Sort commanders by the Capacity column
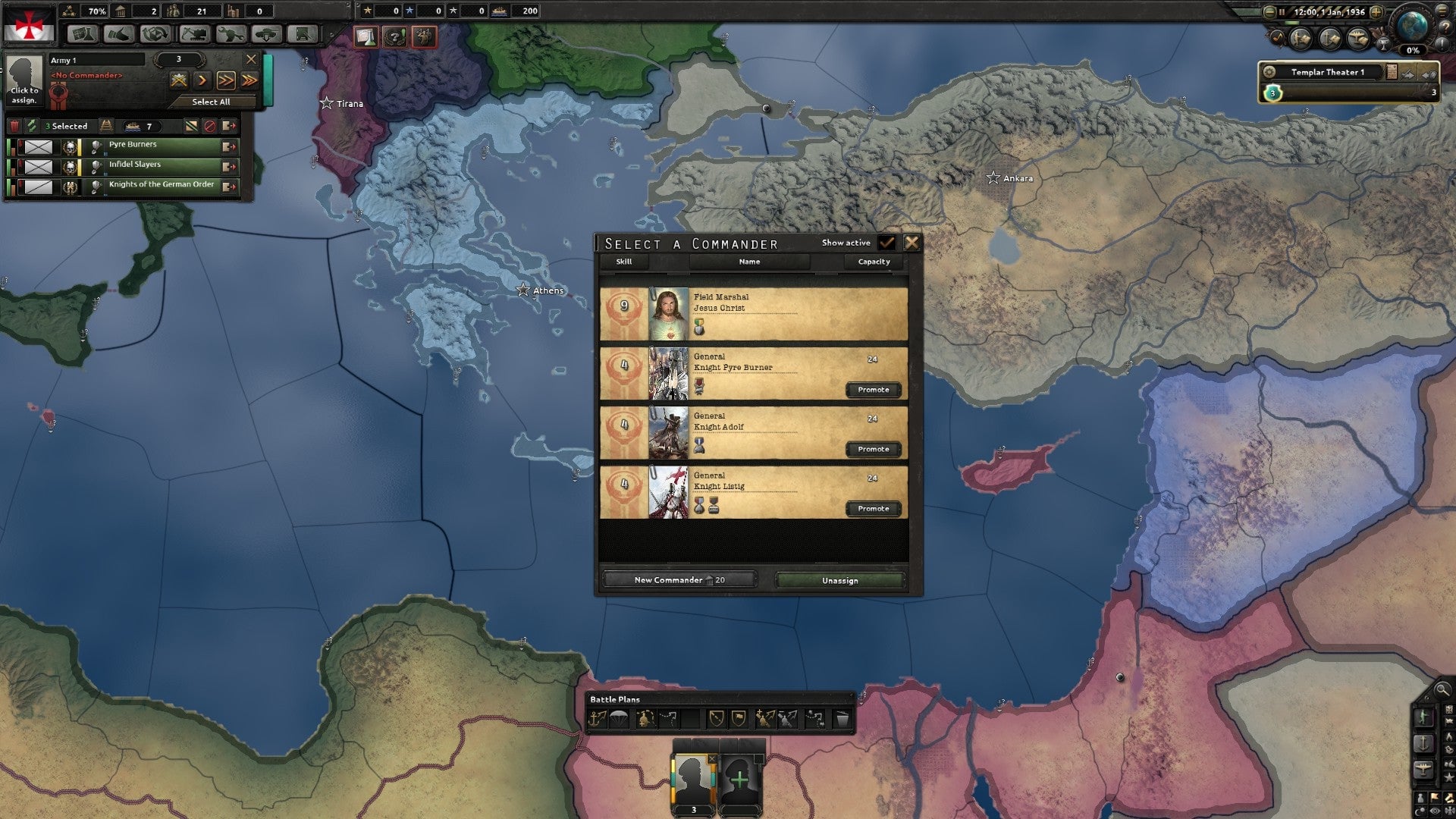Viewport: 1456px width, 819px height. 873,262
